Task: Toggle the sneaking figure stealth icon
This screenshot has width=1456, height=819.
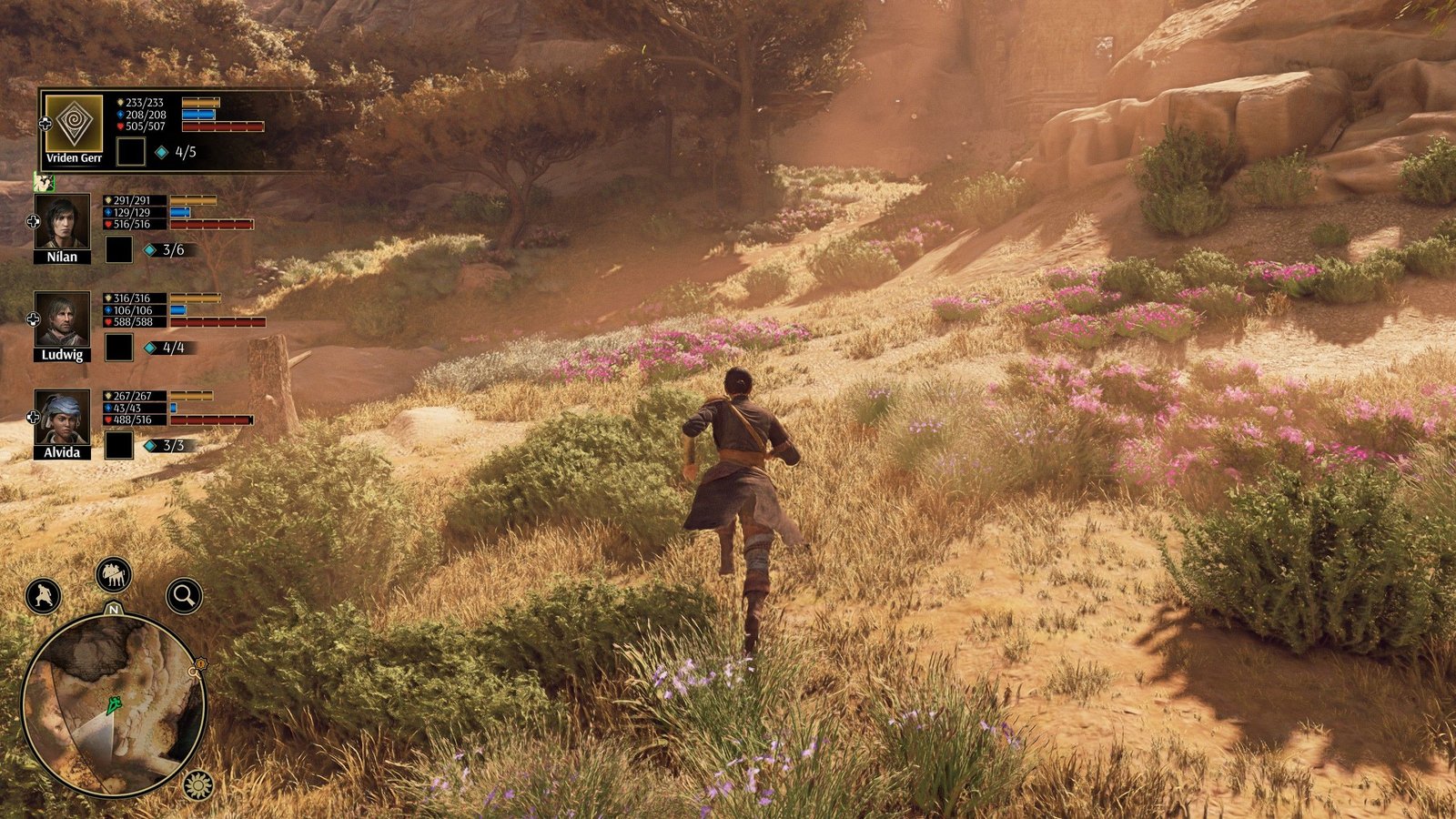Action: [43, 596]
